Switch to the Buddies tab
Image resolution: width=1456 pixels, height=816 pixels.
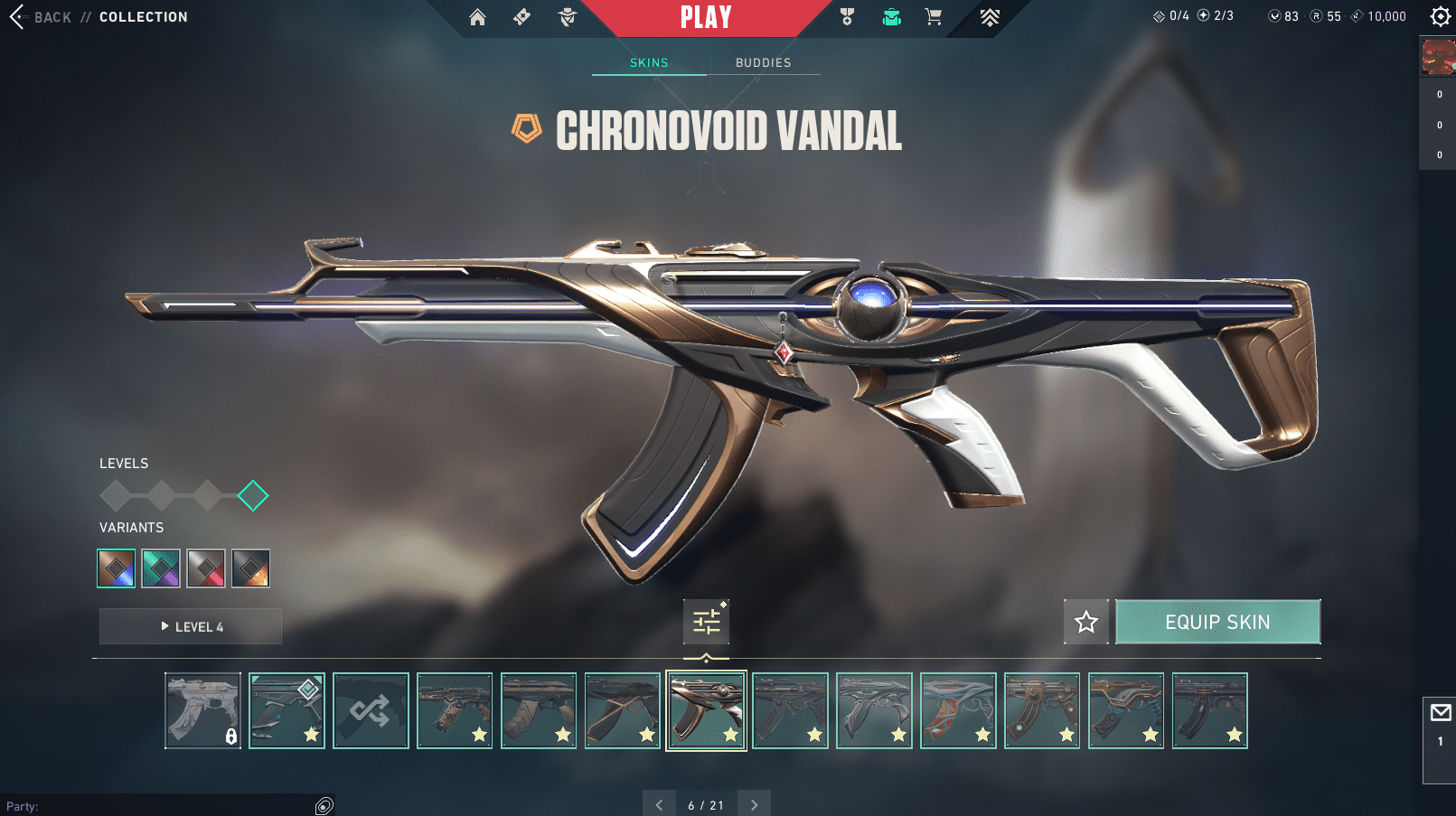[x=763, y=62]
